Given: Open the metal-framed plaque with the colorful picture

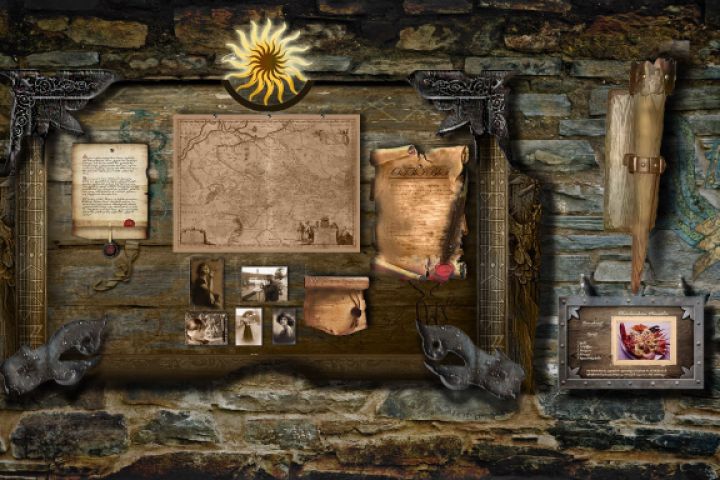Looking at the screenshot, I should tap(631, 340).
